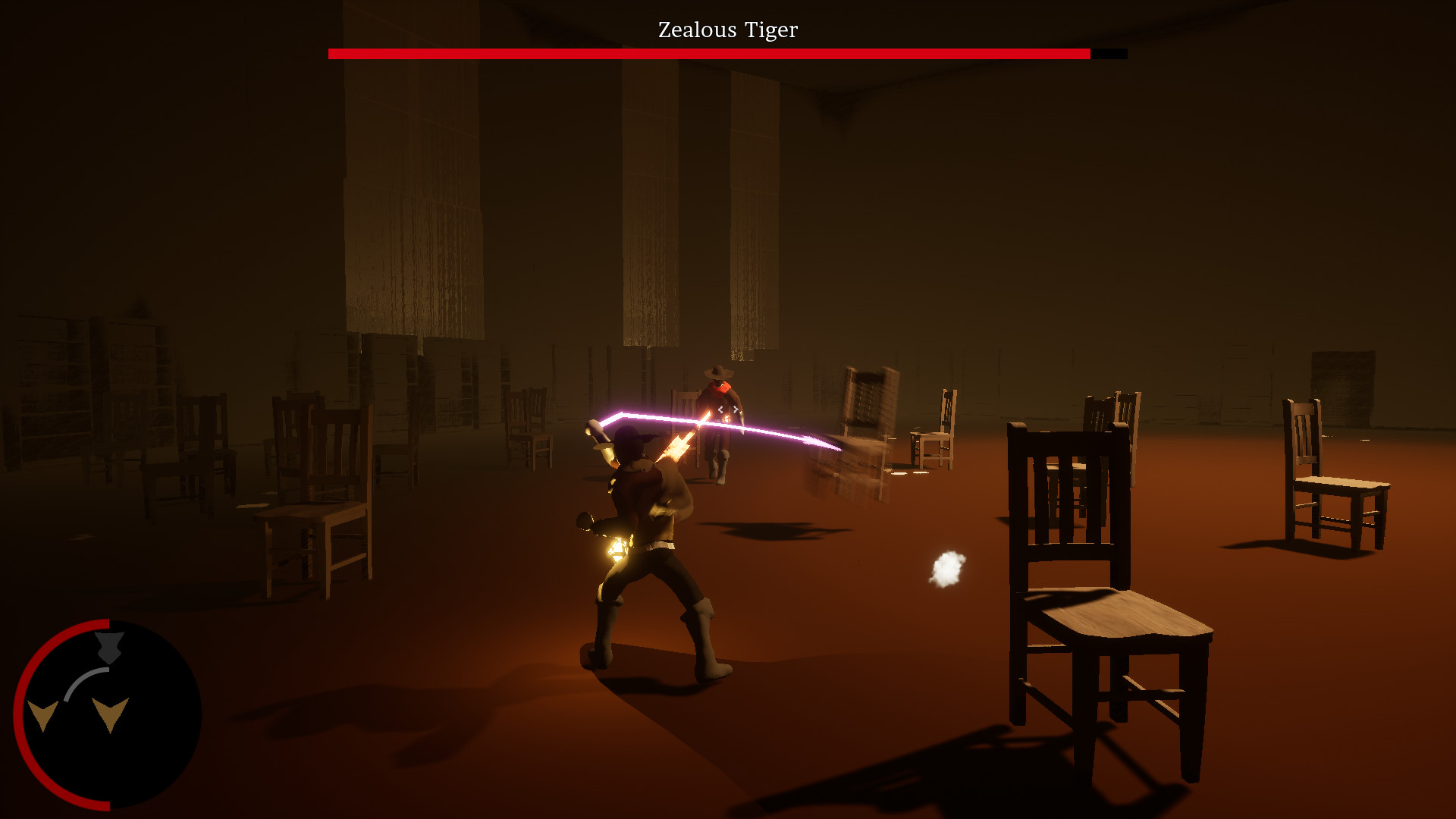The height and width of the screenshot is (819, 1456).
Task: Click the right lock-on chevron near the enemy
Action: 736,409
